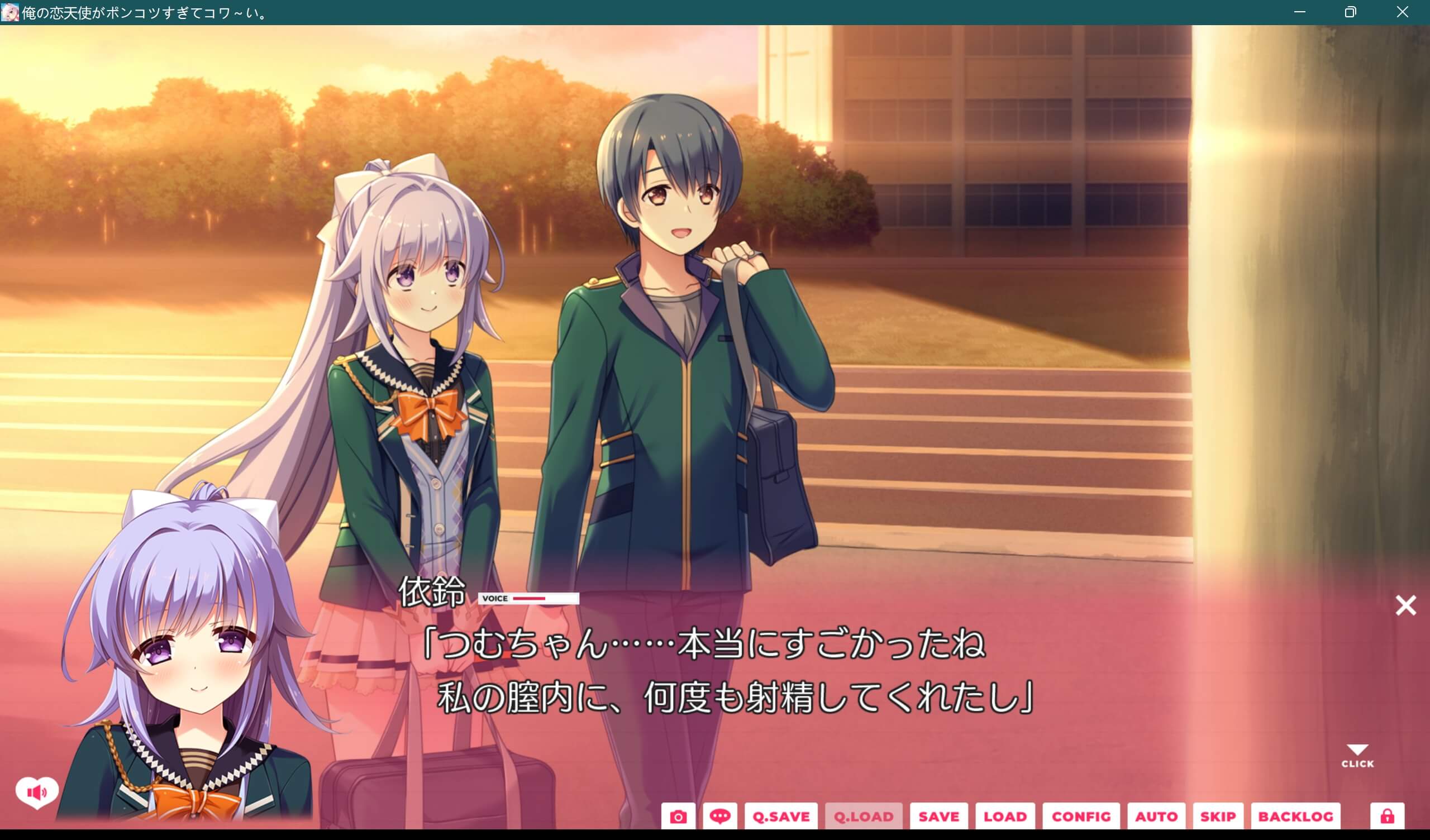Open the SAVE screen

click(x=938, y=816)
